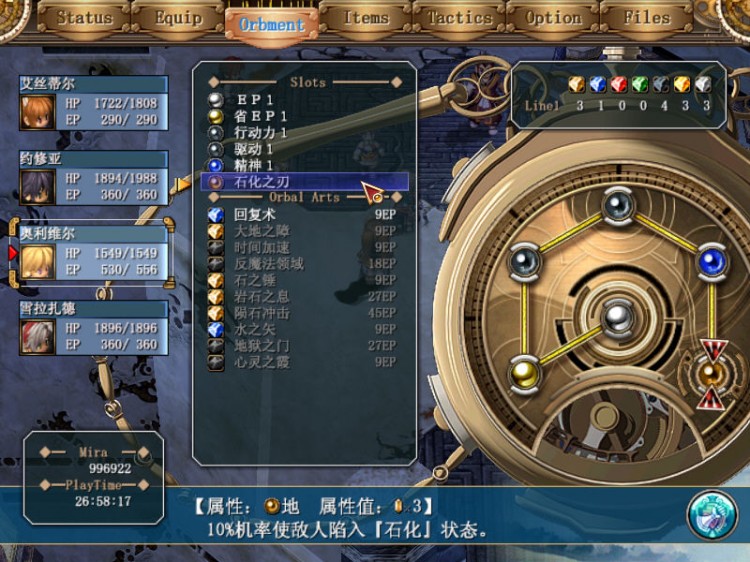Open the Items tab
Screen dimensions: 750x562
pos(365,18)
